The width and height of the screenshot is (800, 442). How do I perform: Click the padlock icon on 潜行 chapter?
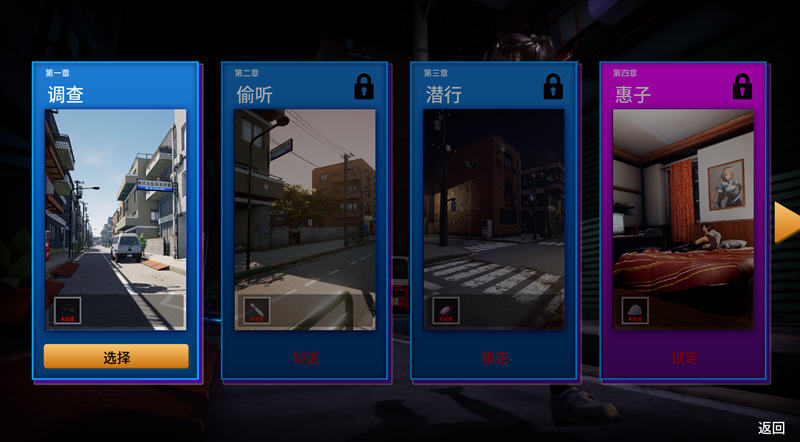[x=553, y=86]
